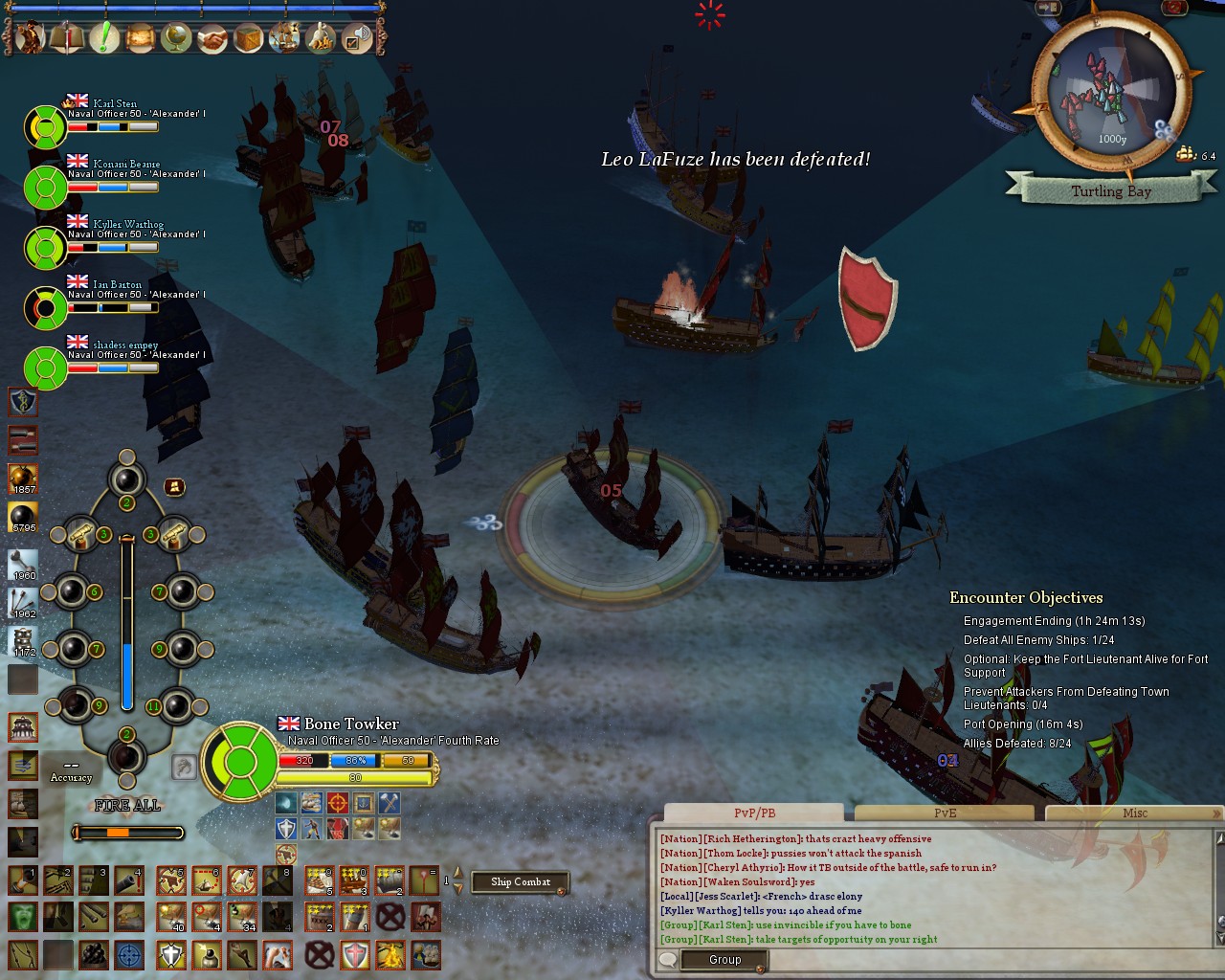Click the green exclamation mark missions icon
1225x980 pixels.
[x=103, y=38]
